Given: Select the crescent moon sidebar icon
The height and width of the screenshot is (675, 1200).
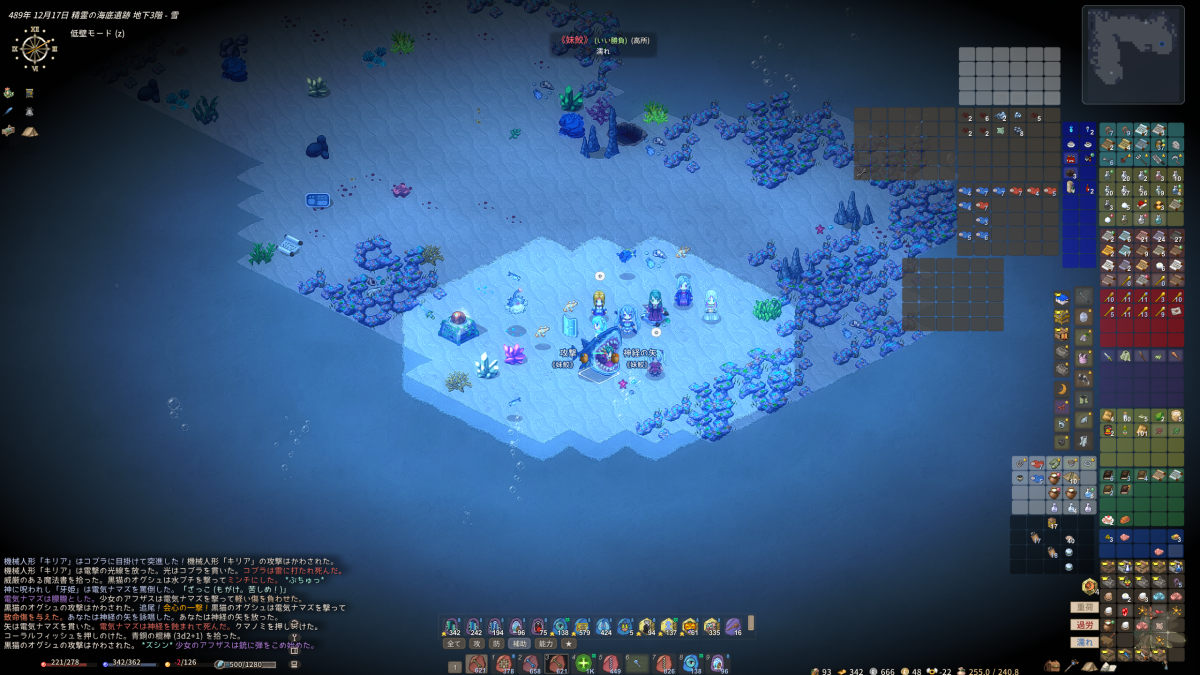Looking at the screenshot, I should [x=1061, y=388].
